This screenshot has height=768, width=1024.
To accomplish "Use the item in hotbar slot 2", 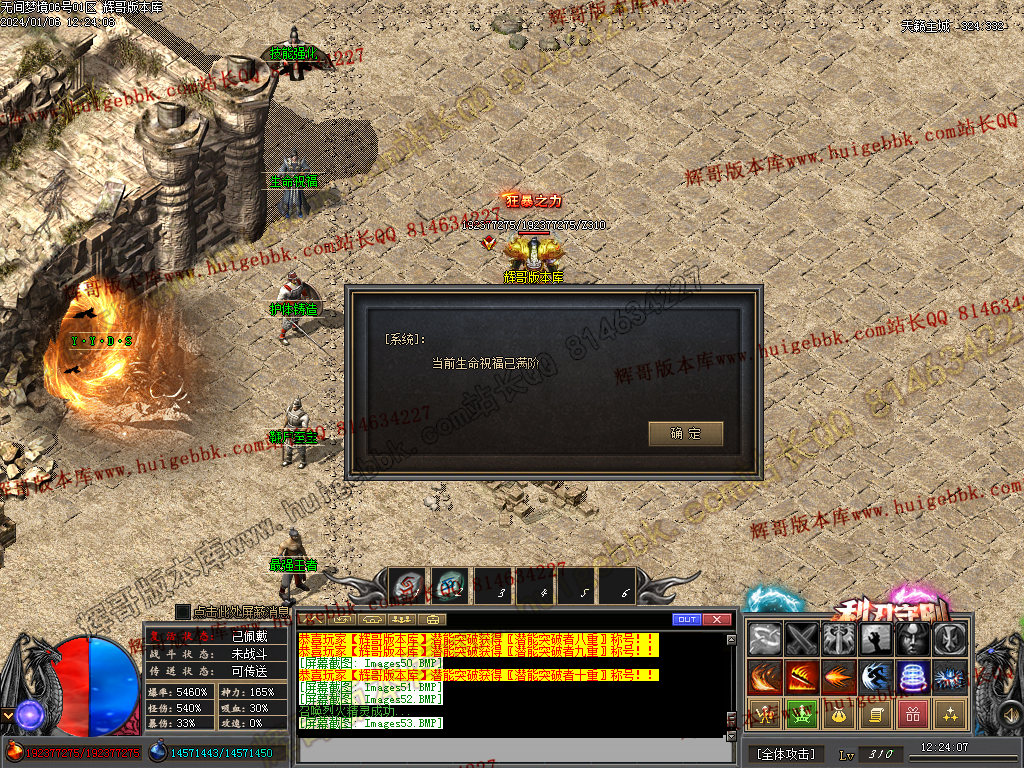I will click(x=450, y=587).
